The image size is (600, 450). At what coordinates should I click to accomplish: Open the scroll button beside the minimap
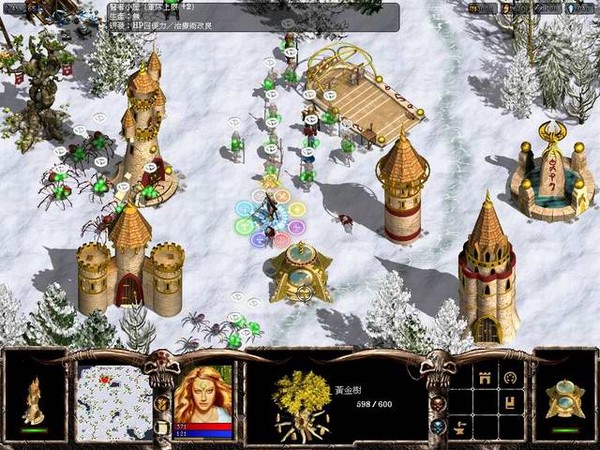click(x=163, y=425)
